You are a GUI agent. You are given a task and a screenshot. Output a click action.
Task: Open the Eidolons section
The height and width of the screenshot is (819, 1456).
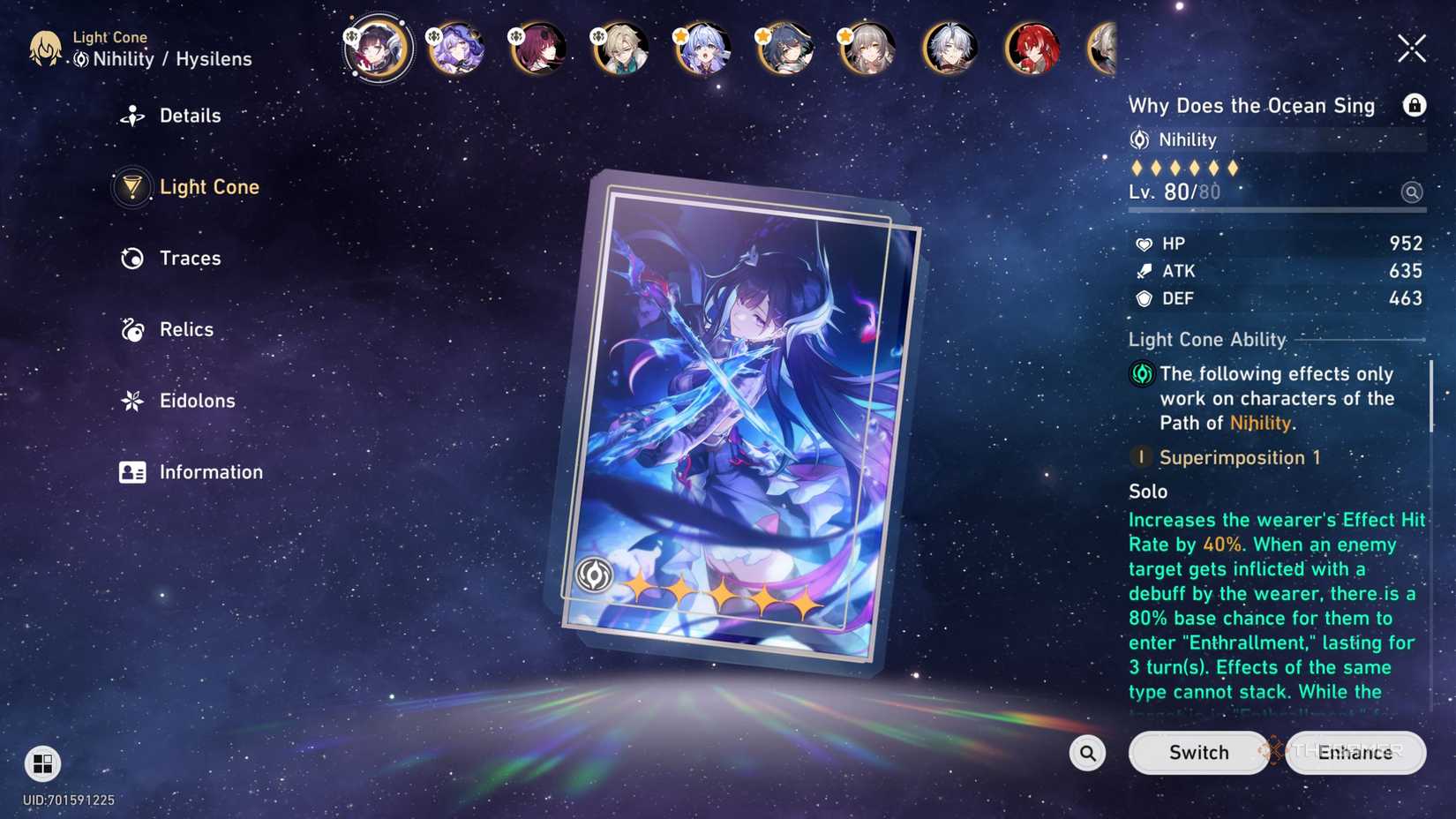[x=196, y=401]
